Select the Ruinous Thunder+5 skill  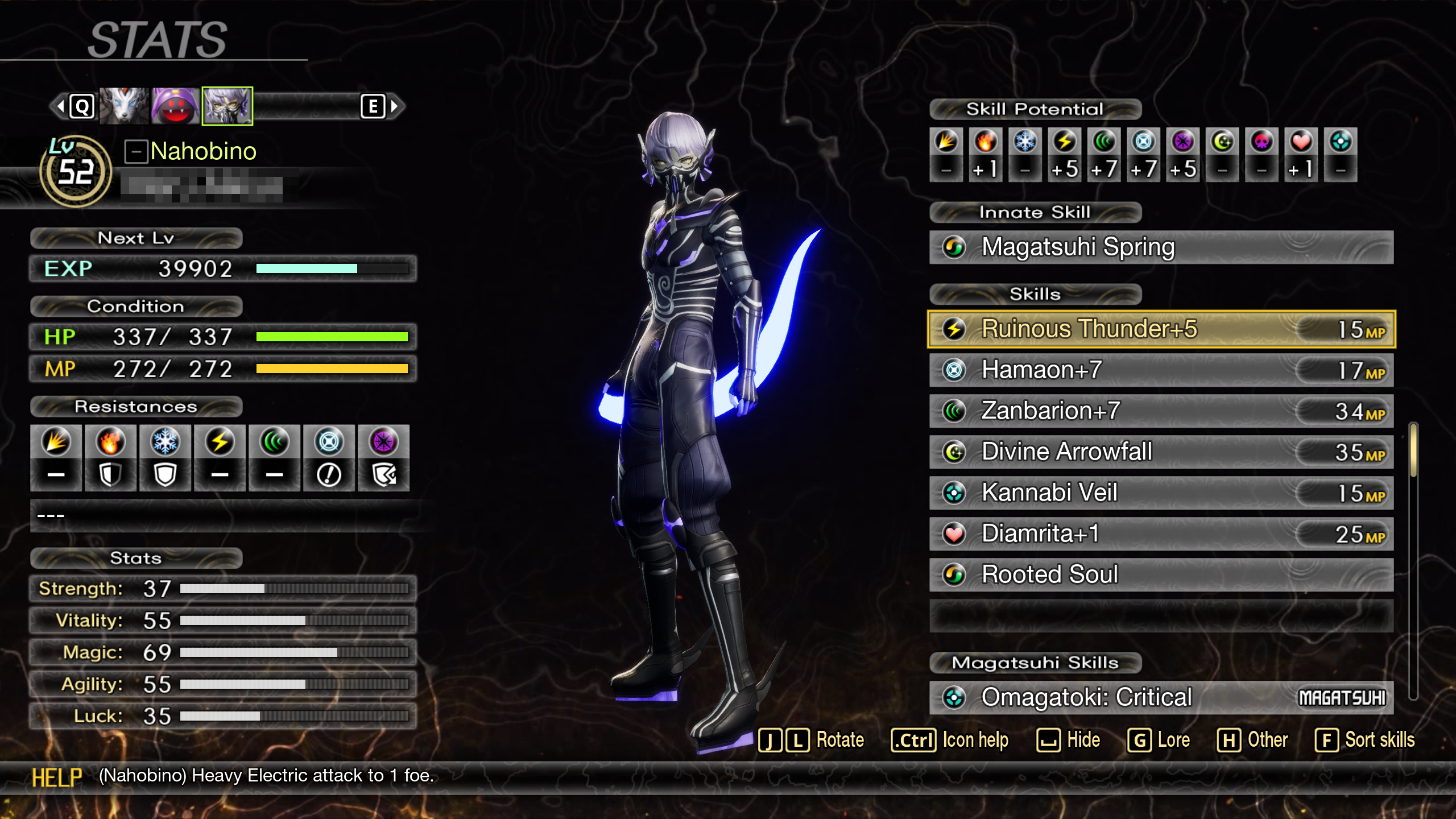1160,329
